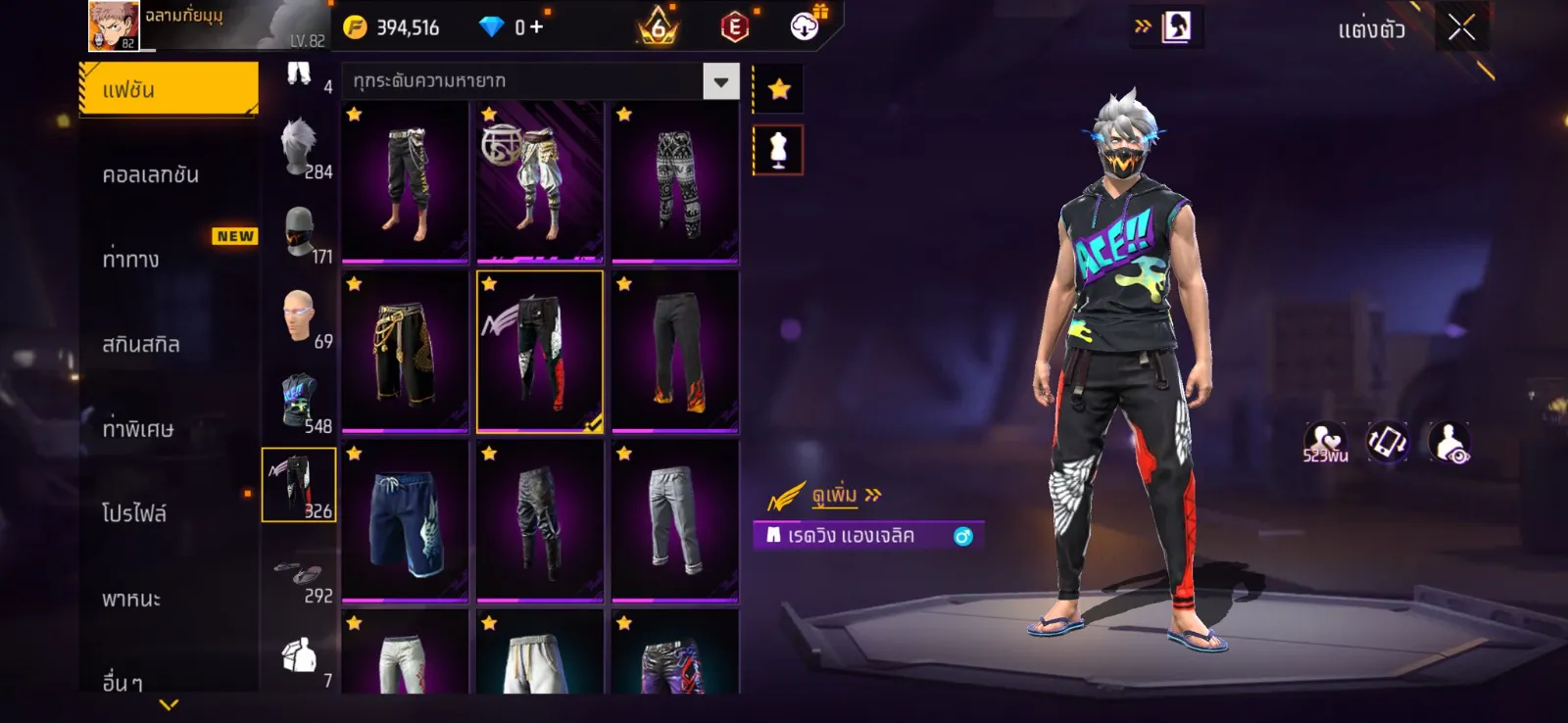Open the ท่าทาง emotes tab
This screenshot has width=1568, height=723.
(x=131, y=260)
